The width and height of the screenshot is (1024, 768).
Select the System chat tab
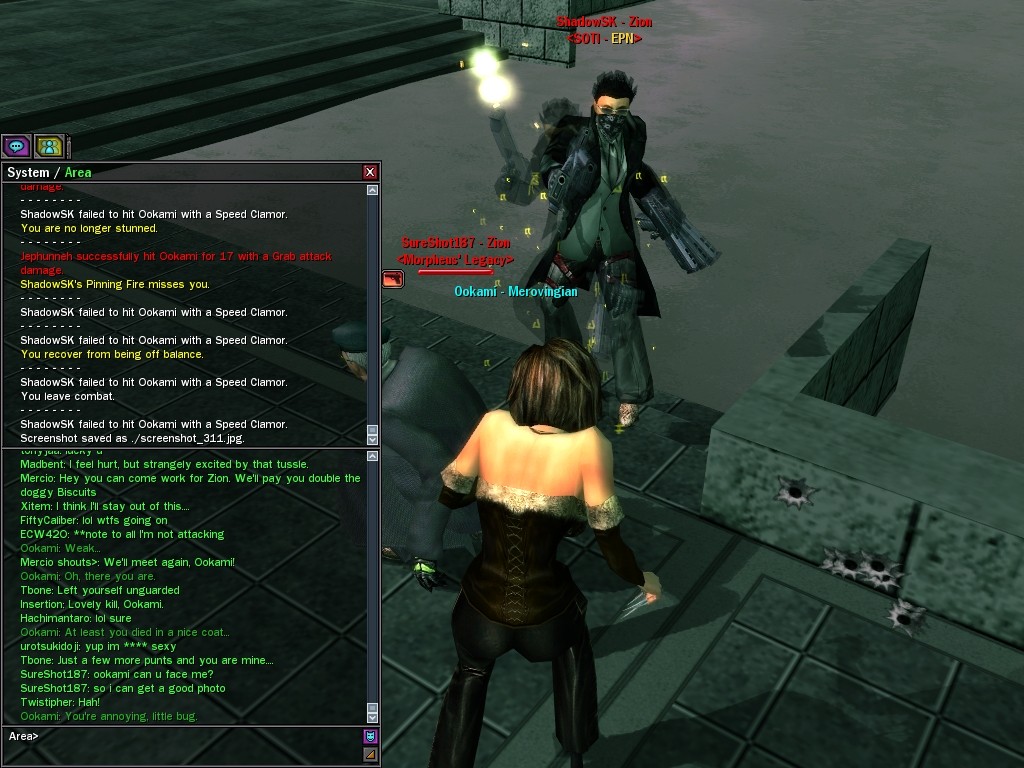(x=28, y=172)
